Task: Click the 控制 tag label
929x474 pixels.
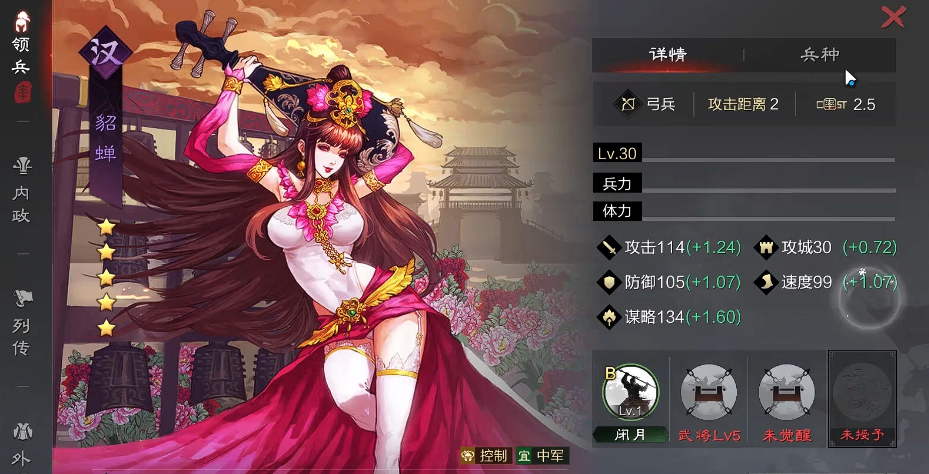Action: [x=483, y=456]
